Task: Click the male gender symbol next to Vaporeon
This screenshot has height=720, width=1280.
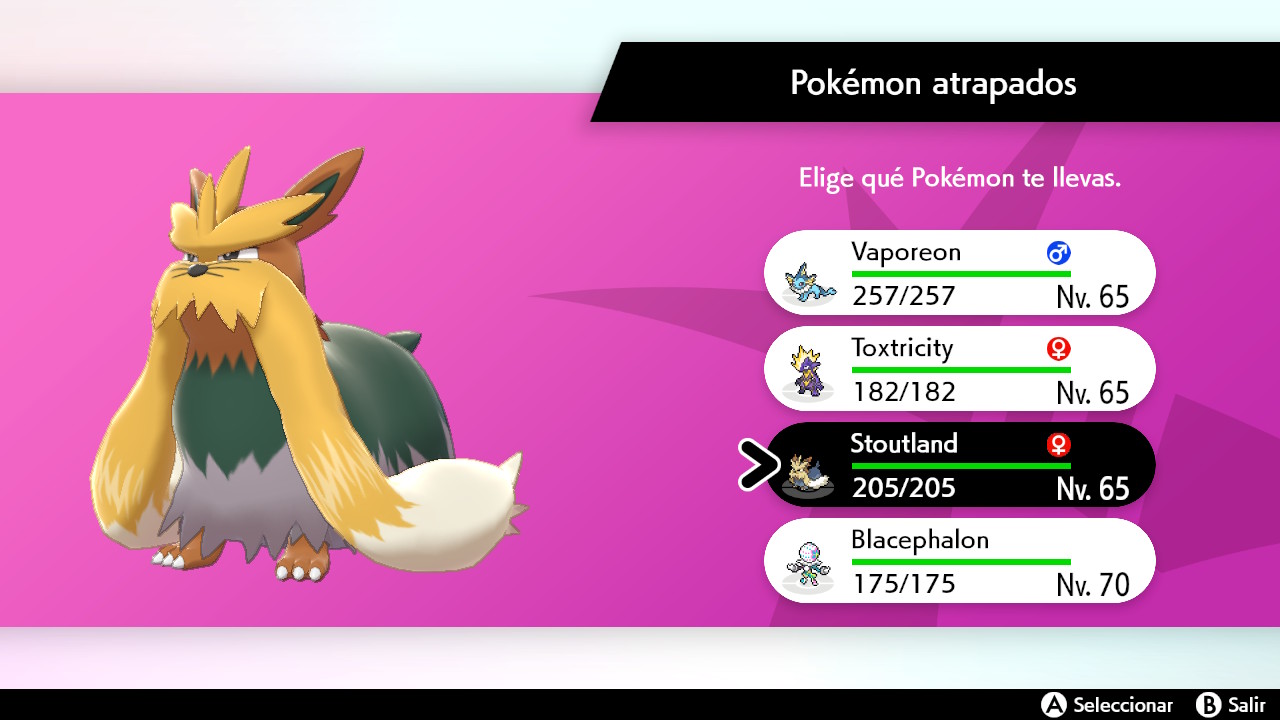Action: (x=1058, y=252)
